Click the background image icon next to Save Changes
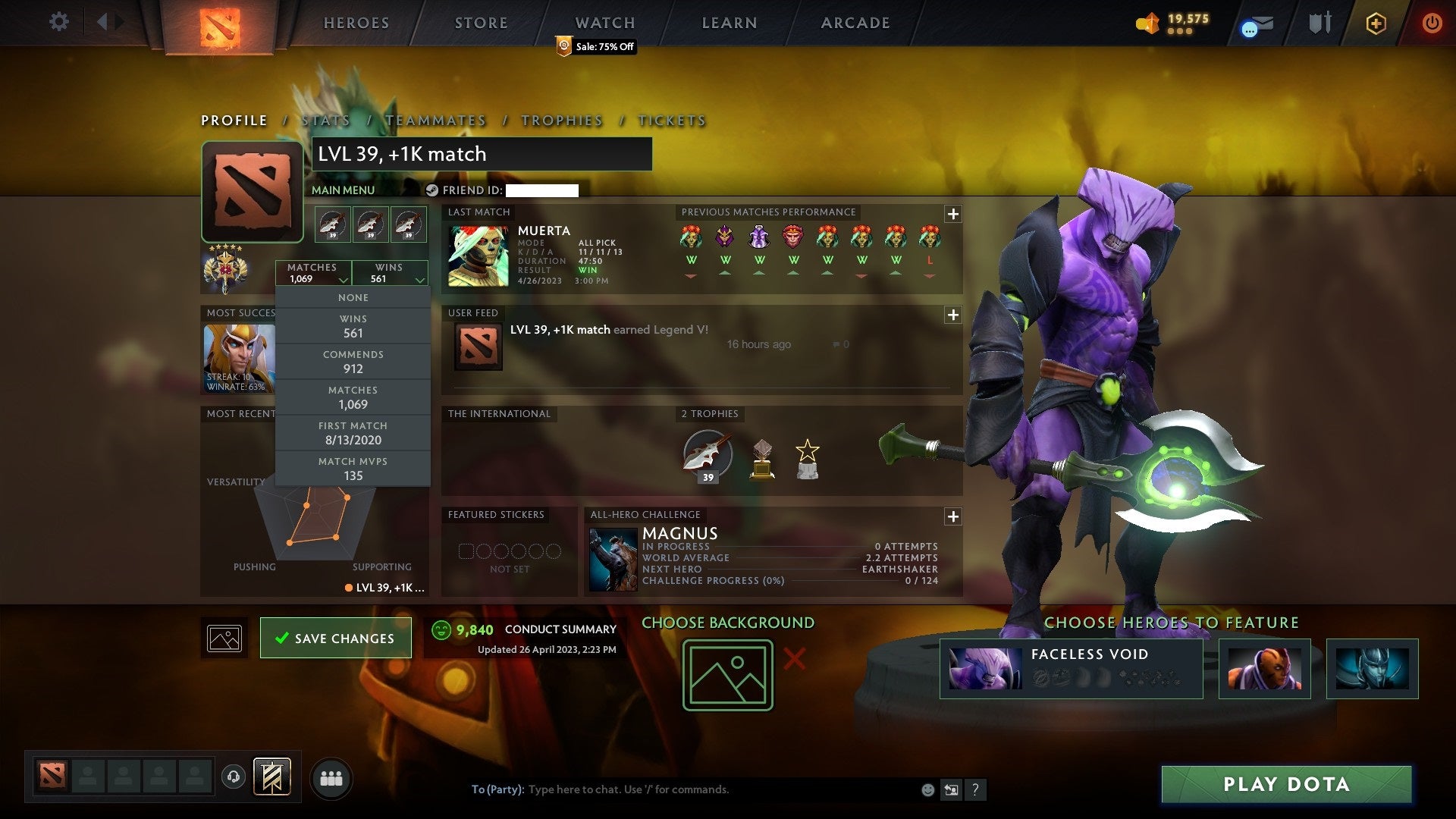Image resolution: width=1456 pixels, height=819 pixels. coord(224,638)
